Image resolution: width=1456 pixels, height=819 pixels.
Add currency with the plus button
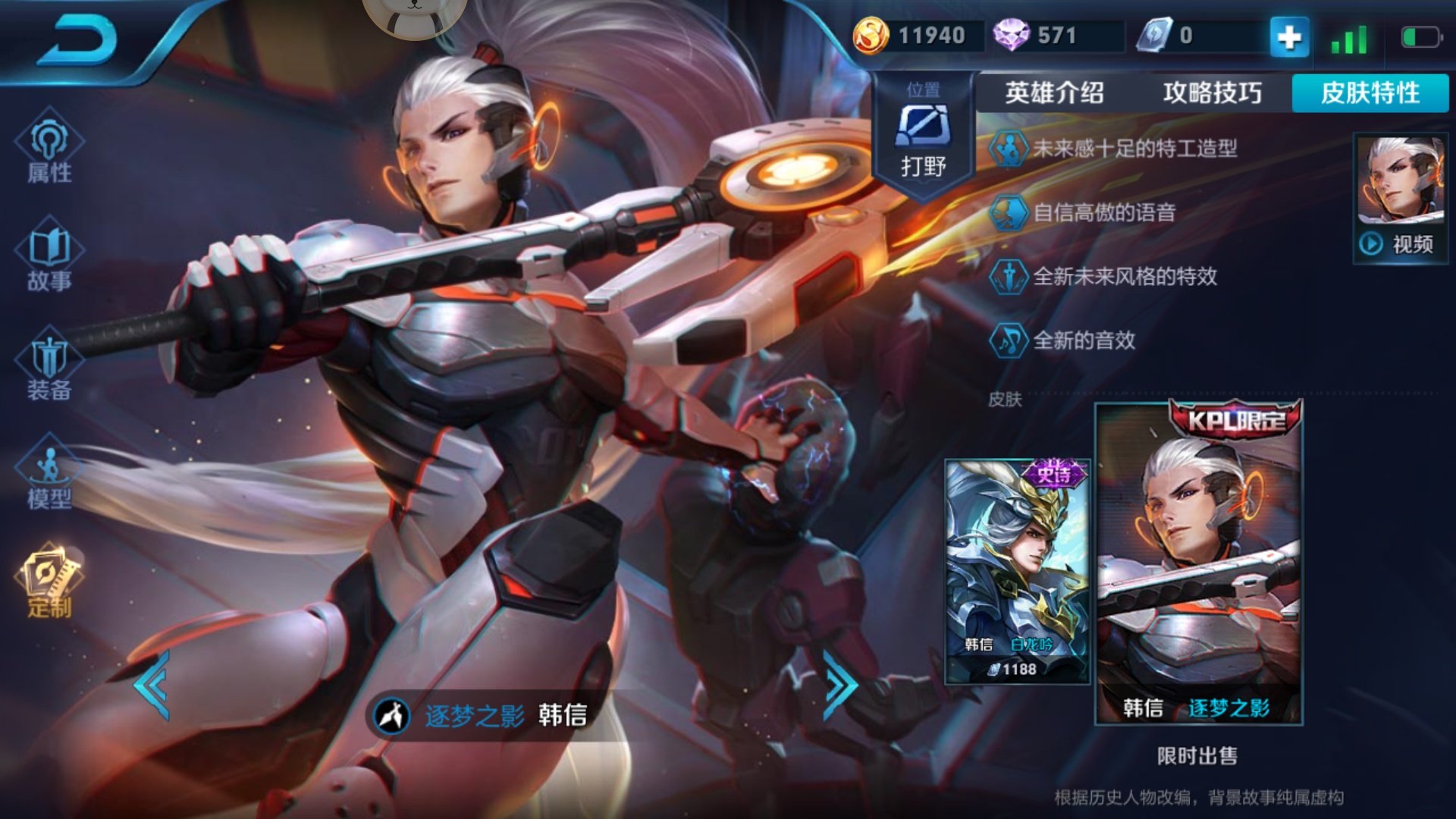[x=1288, y=36]
